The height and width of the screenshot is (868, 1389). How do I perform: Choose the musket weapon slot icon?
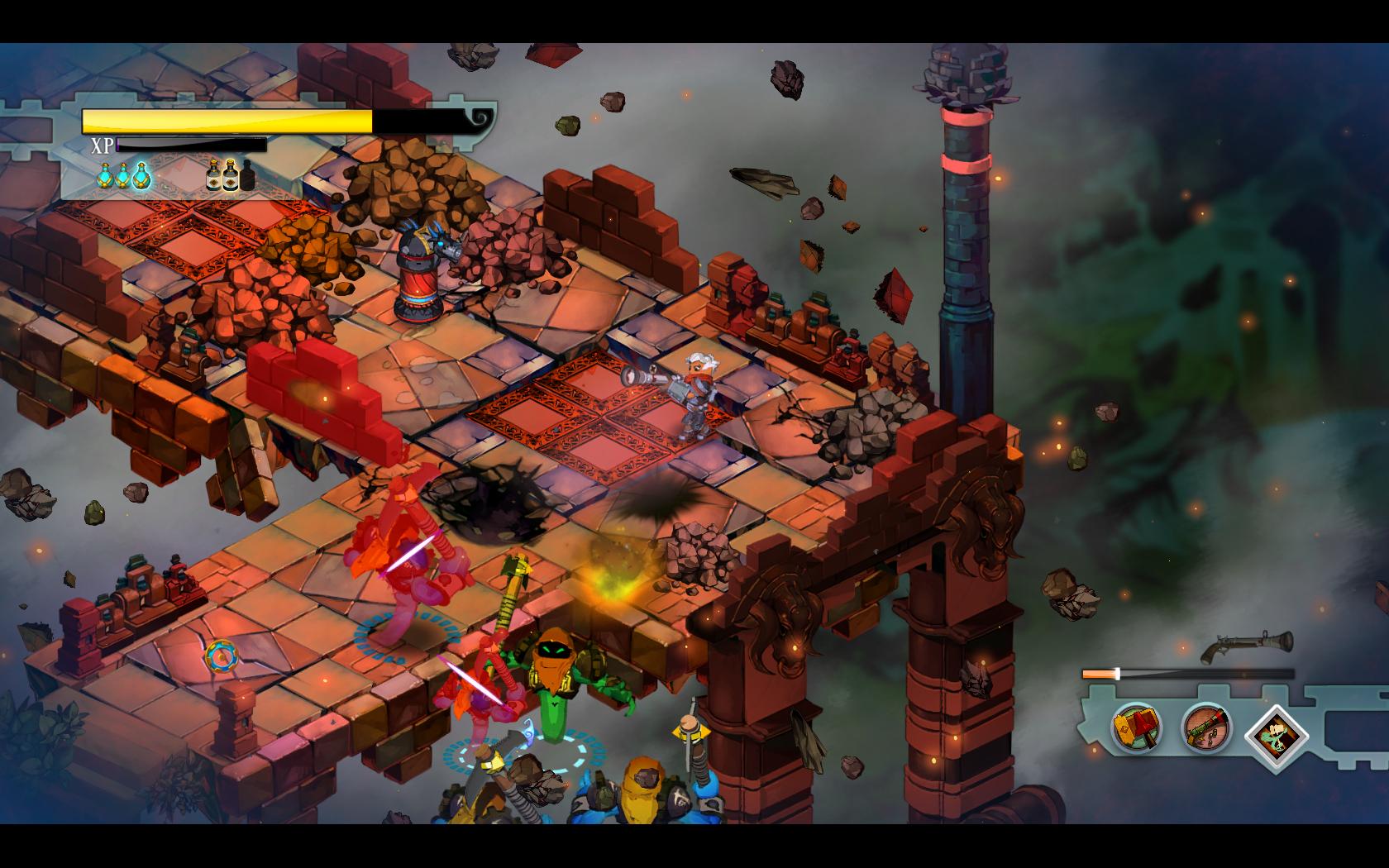point(1205,727)
